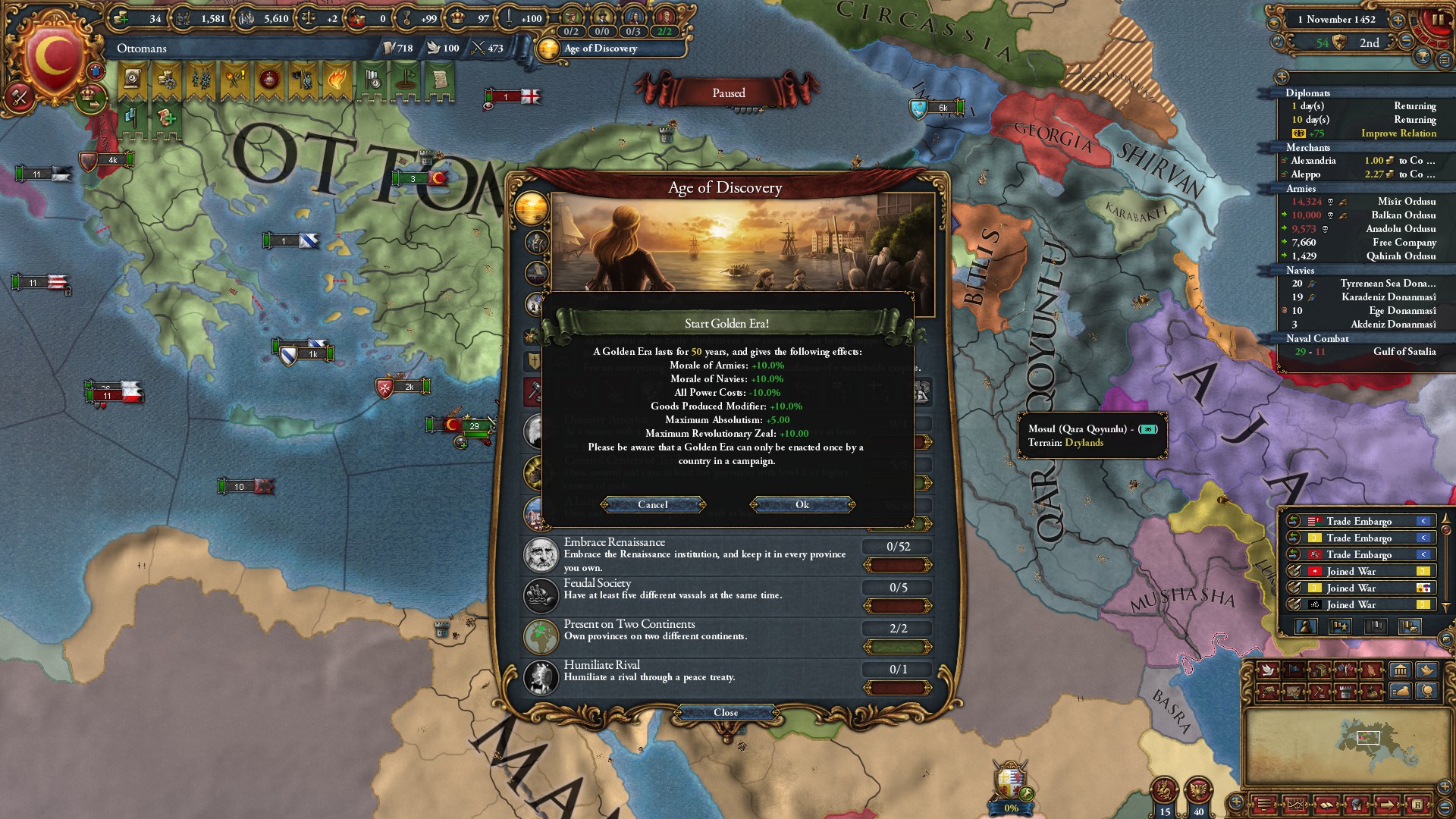This screenshot has width=1456, height=819.
Task: Click the Ottoman crescent shield emblem
Action: [x=53, y=57]
